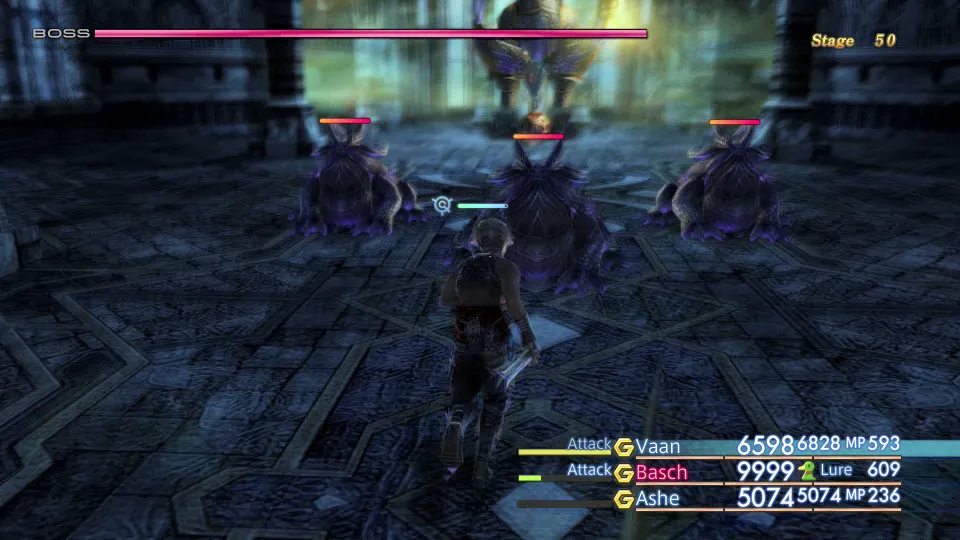Pick Ashe from the party list
The width and height of the screenshot is (960, 540).
point(657,497)
